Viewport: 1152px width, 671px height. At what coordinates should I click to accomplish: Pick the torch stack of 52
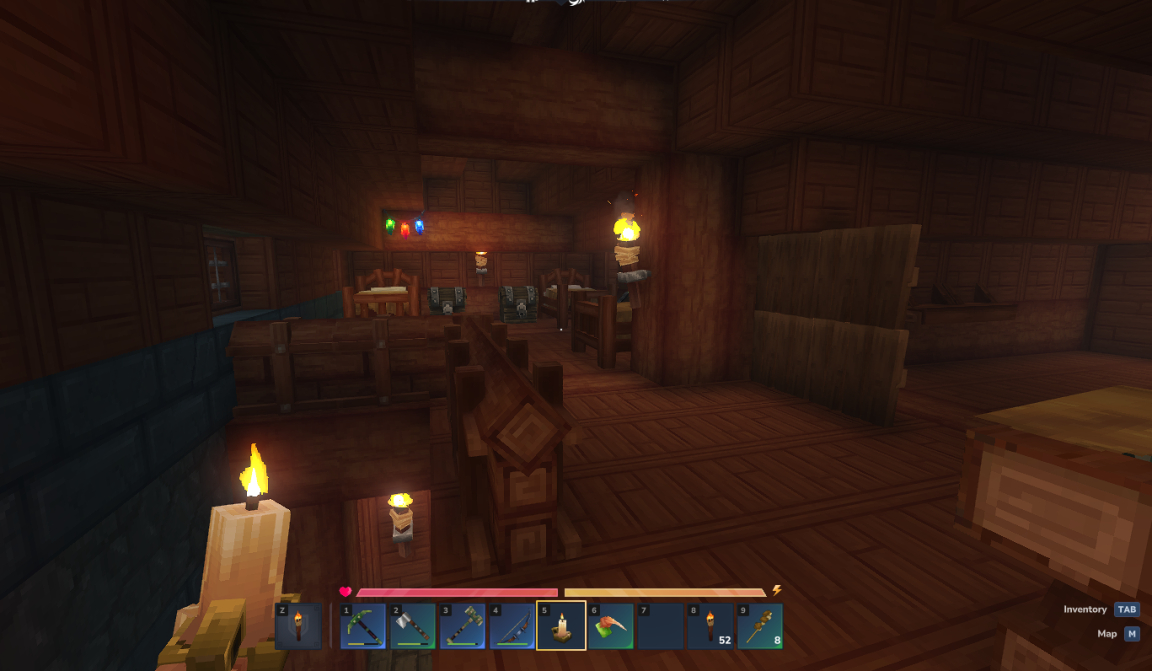click(x=710, y=626)
